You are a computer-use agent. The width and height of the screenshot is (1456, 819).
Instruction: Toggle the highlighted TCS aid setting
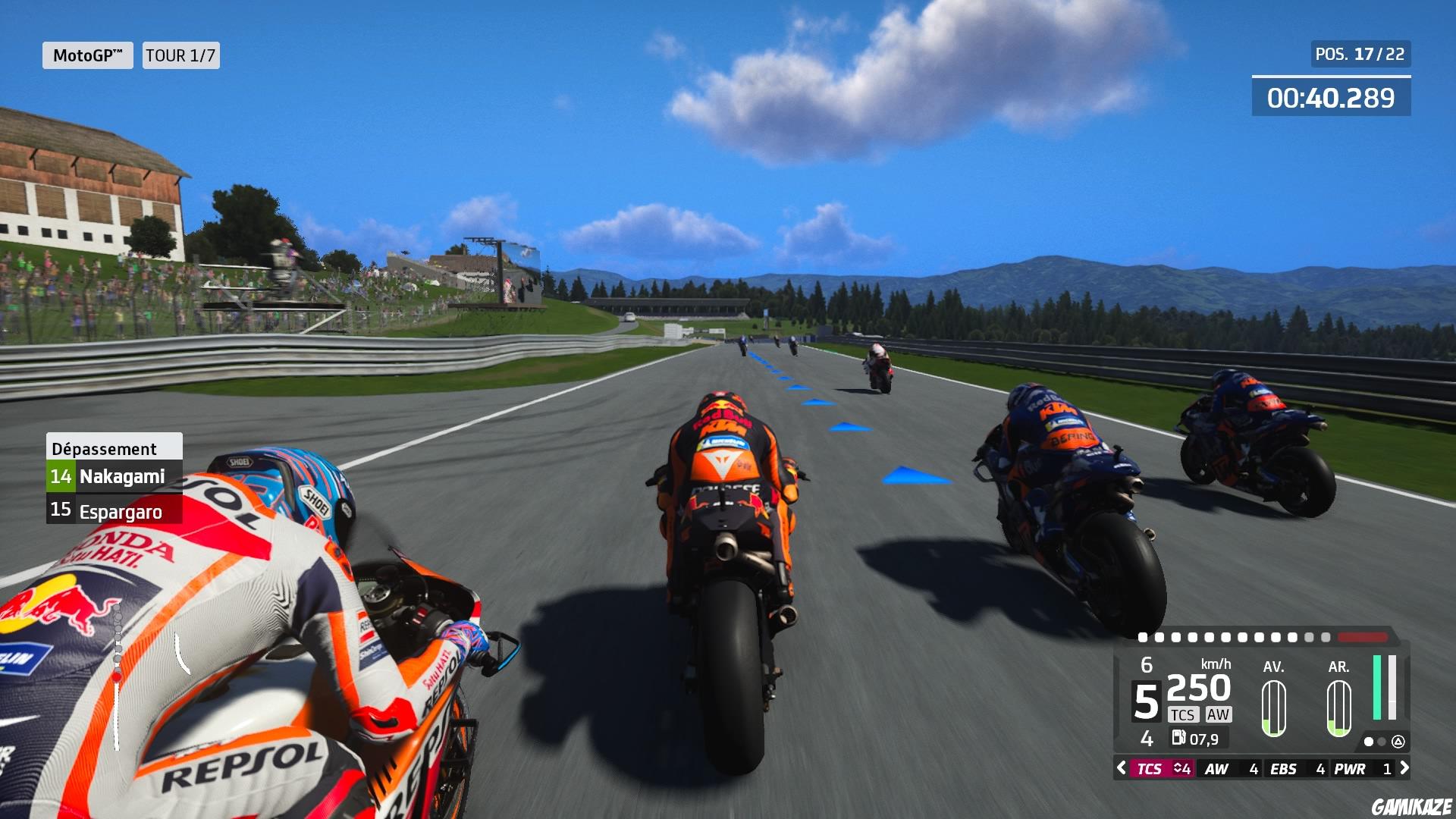coord(1151,768)
